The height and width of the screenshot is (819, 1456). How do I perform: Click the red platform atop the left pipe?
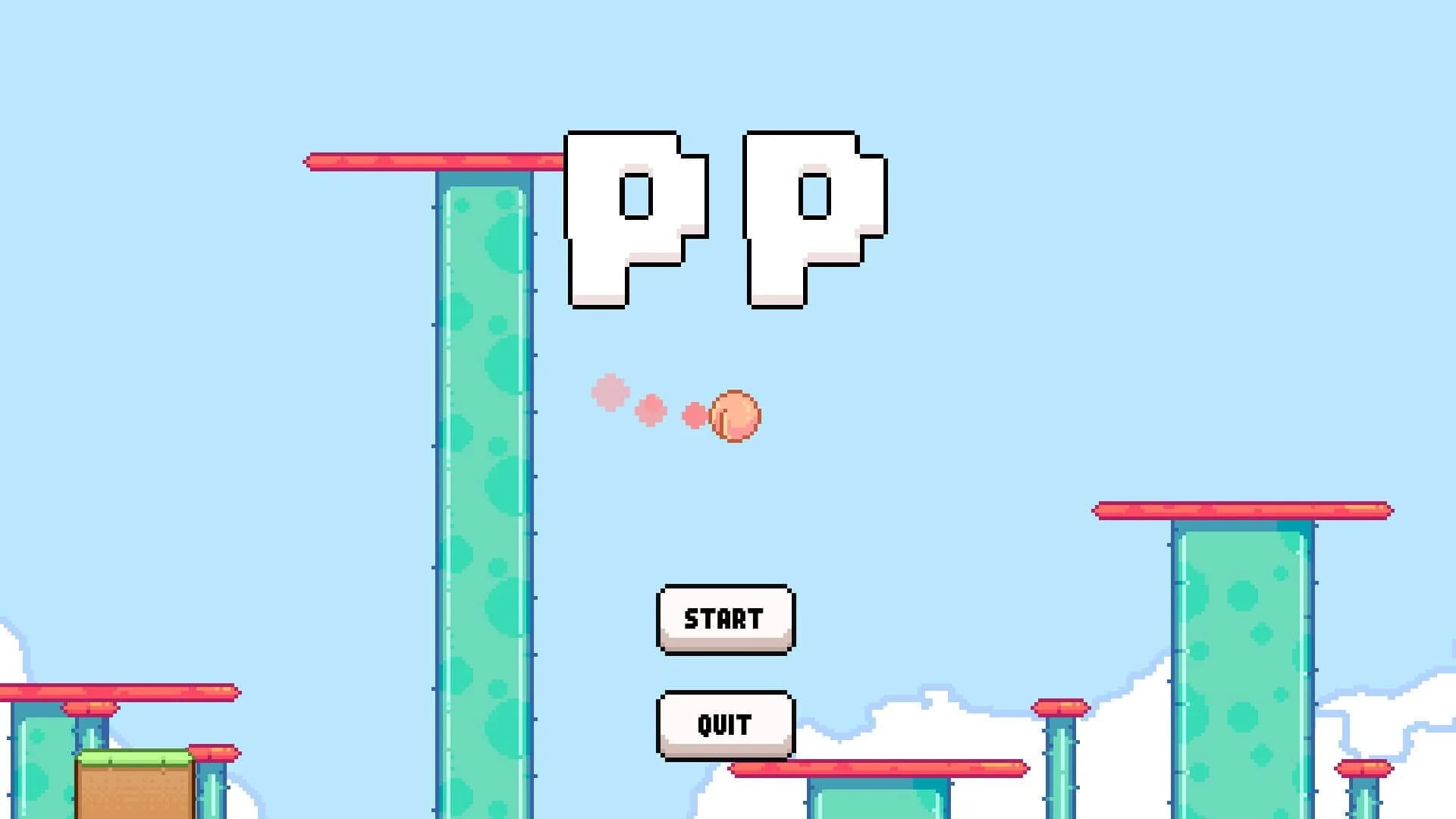[x=432, y=162]
